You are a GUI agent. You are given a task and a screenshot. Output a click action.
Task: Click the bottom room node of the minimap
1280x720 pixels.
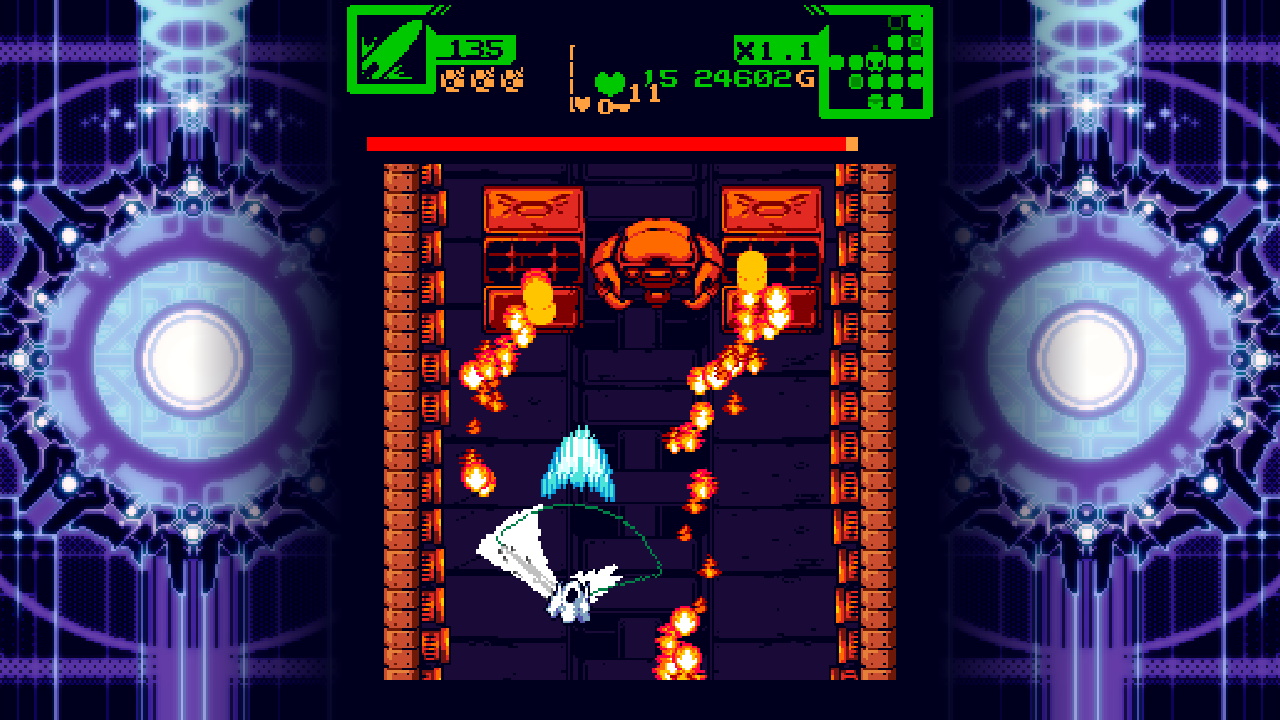(875, 100)
